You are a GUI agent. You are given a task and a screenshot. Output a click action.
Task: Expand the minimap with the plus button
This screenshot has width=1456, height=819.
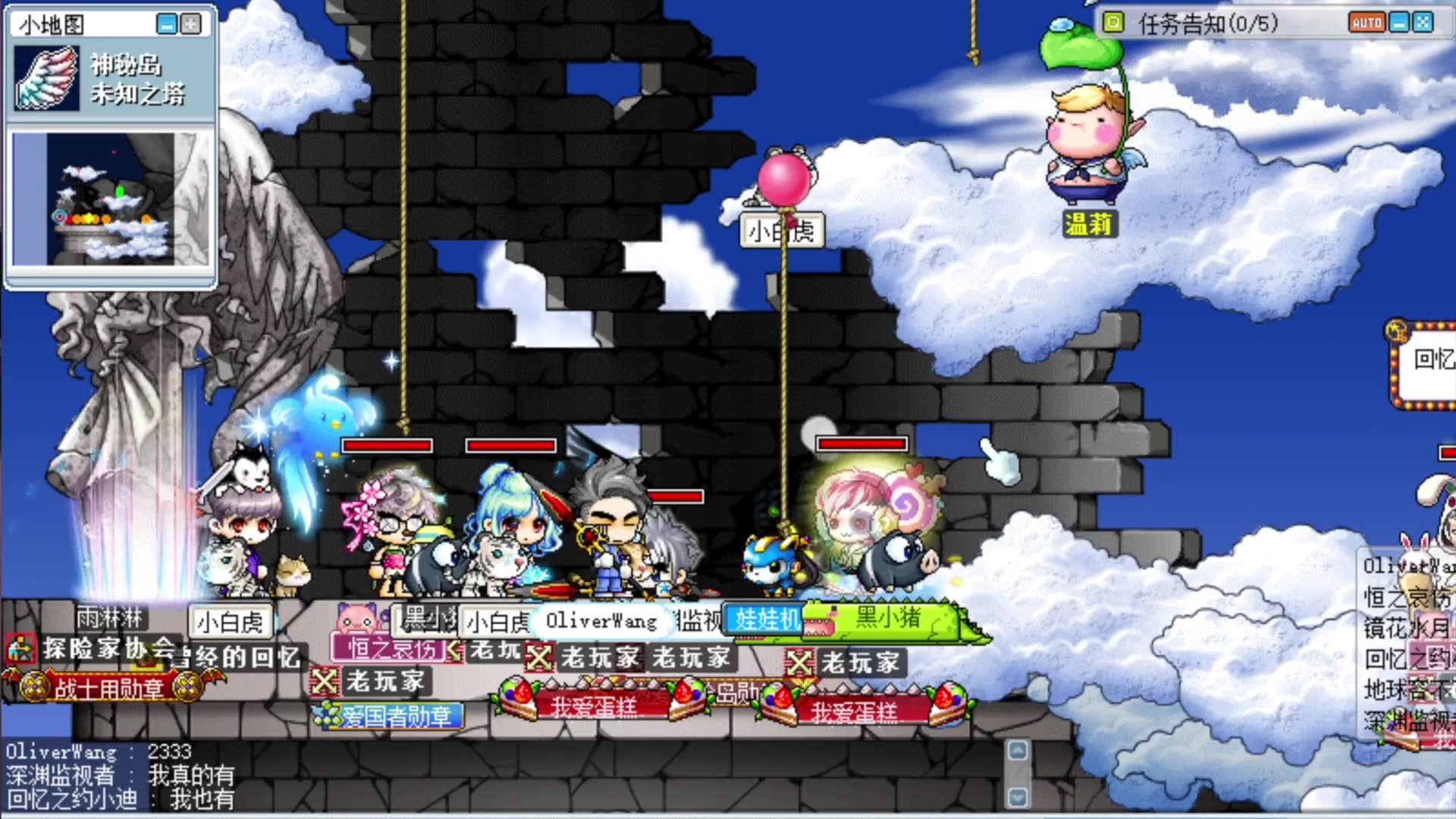pyautogui.click(x=190, y=24)
